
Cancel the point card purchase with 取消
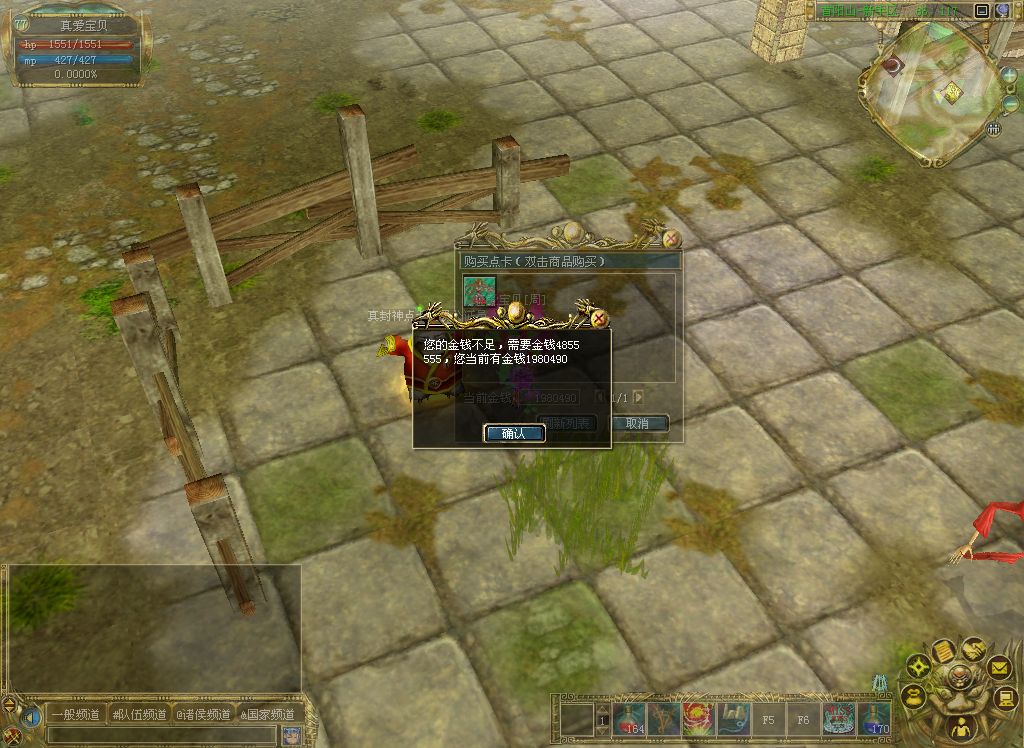pos(638,423)
